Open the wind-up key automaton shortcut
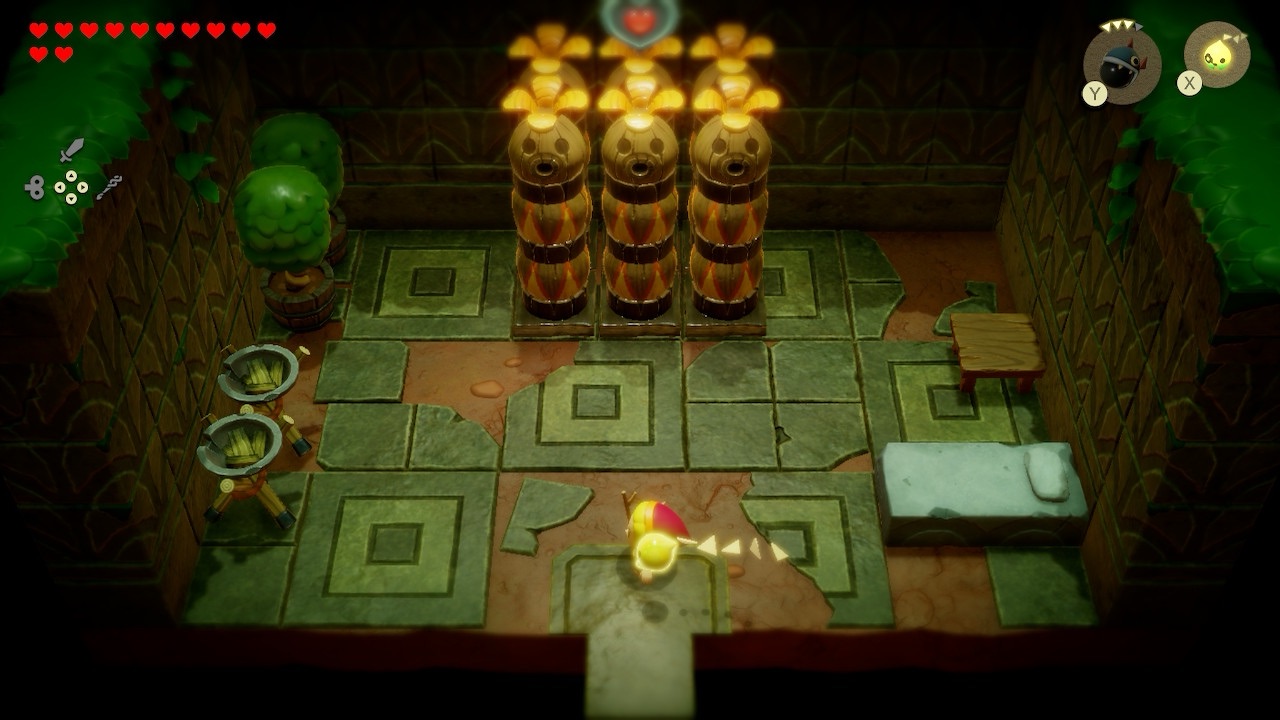Image resolution: width=1280 pixels, height=720 pixels. (x=35, y=187)
